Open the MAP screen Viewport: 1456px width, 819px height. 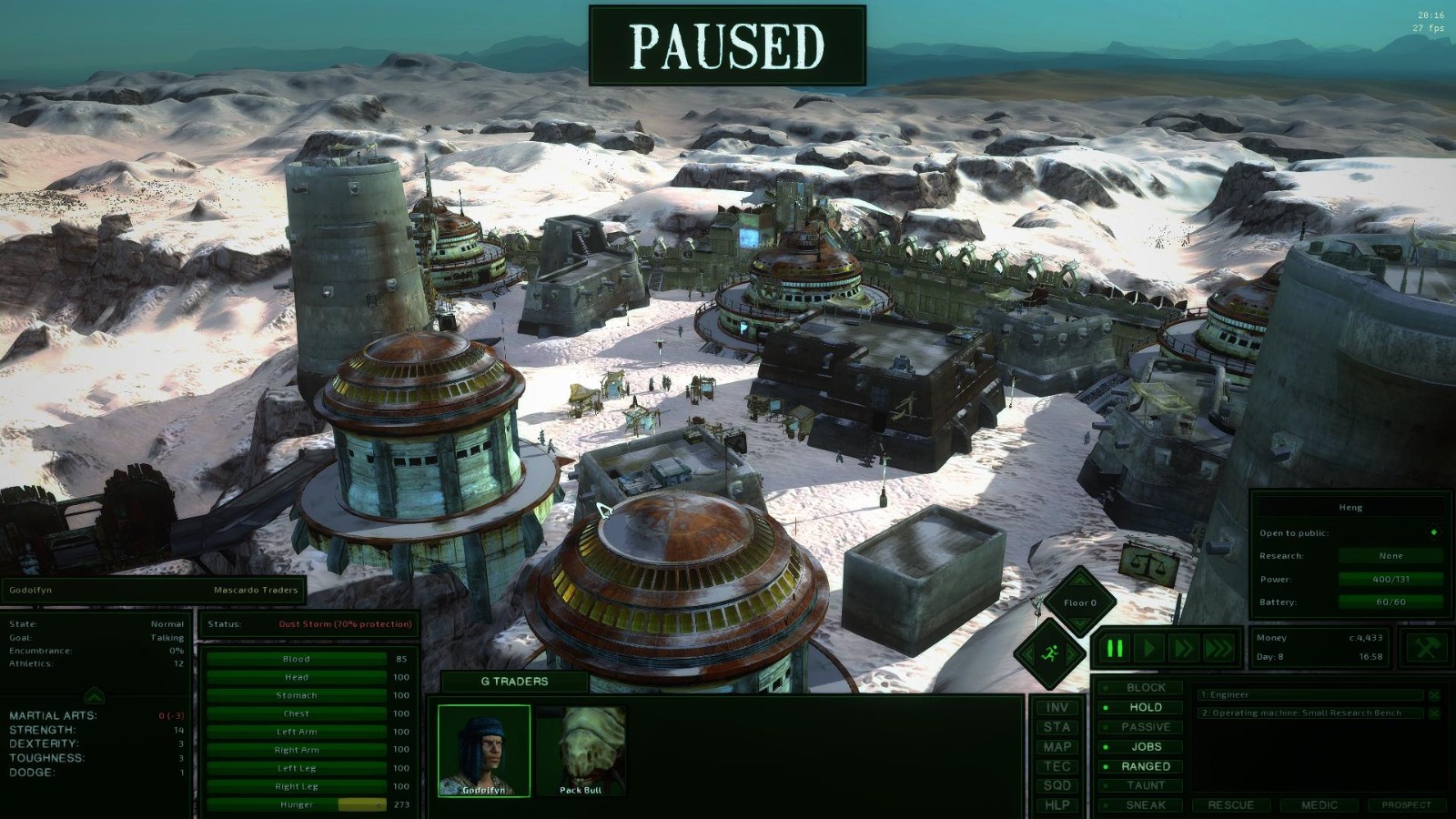1057,747
